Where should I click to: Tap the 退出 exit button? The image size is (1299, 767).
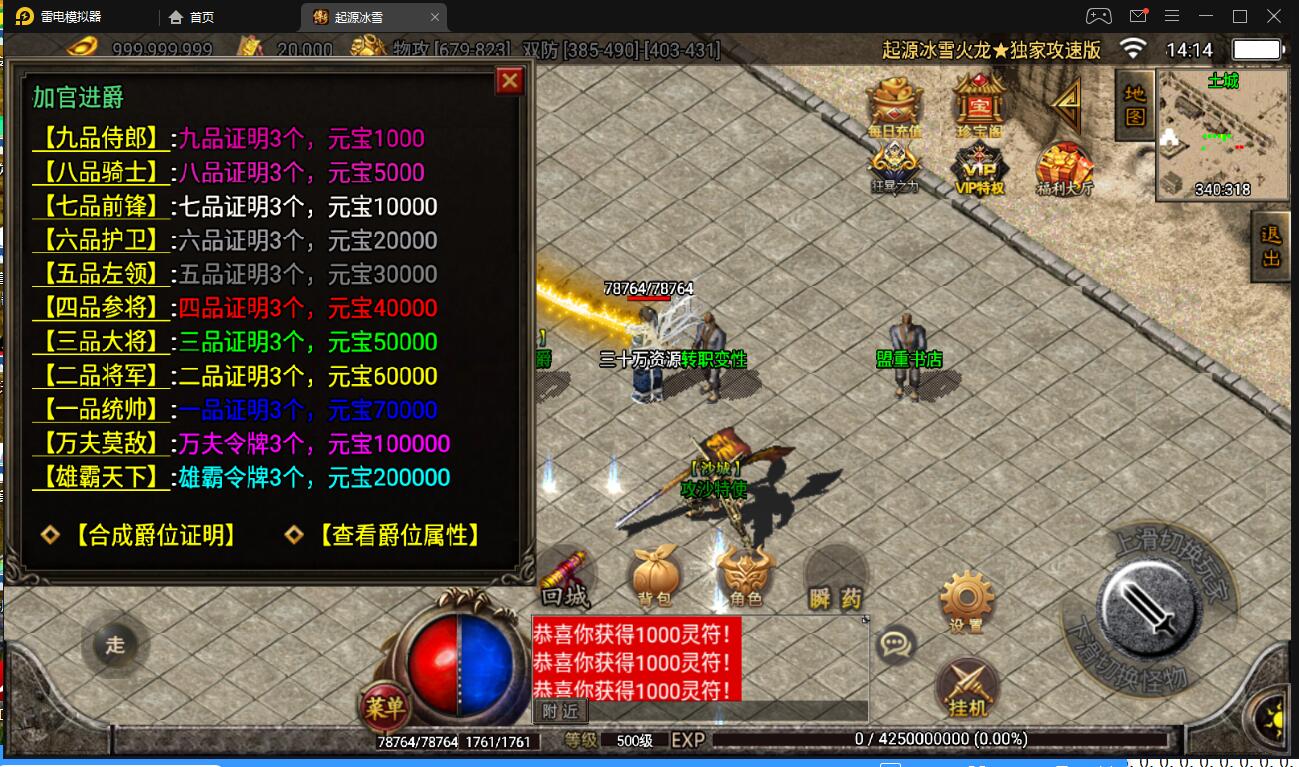click(1271, 247)
